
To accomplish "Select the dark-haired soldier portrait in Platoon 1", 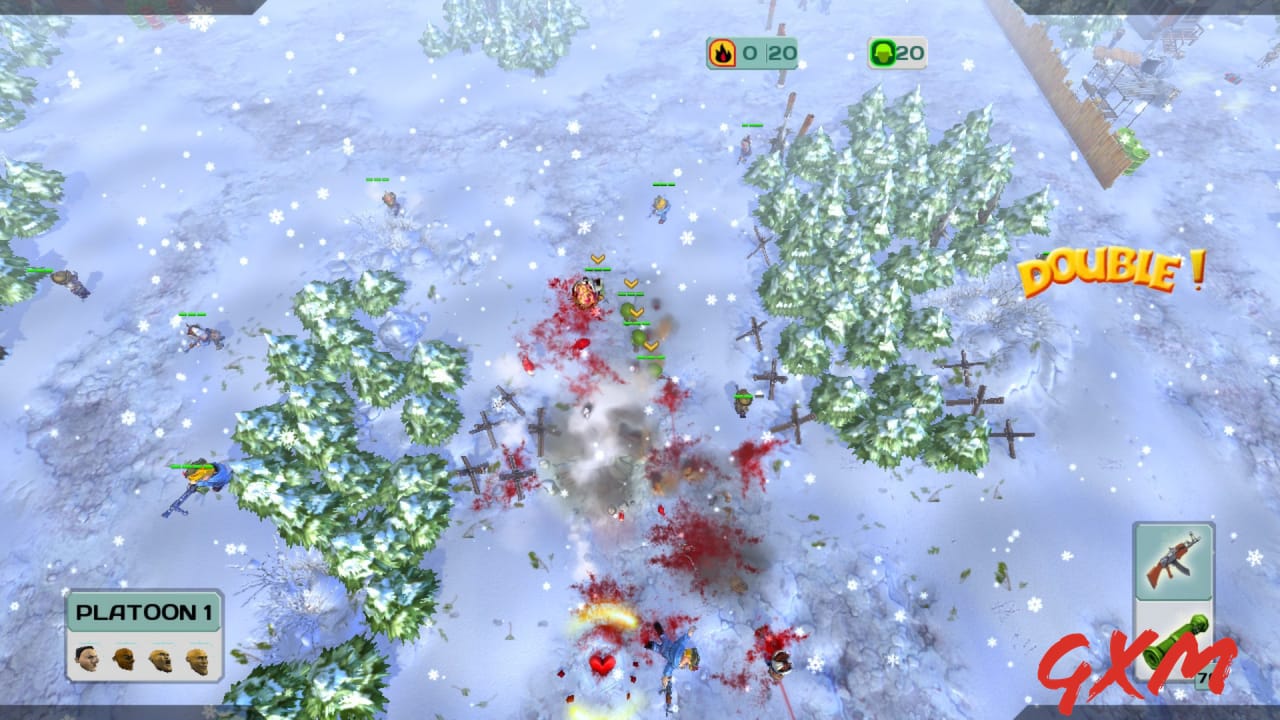I will click(x=88, y=659).
